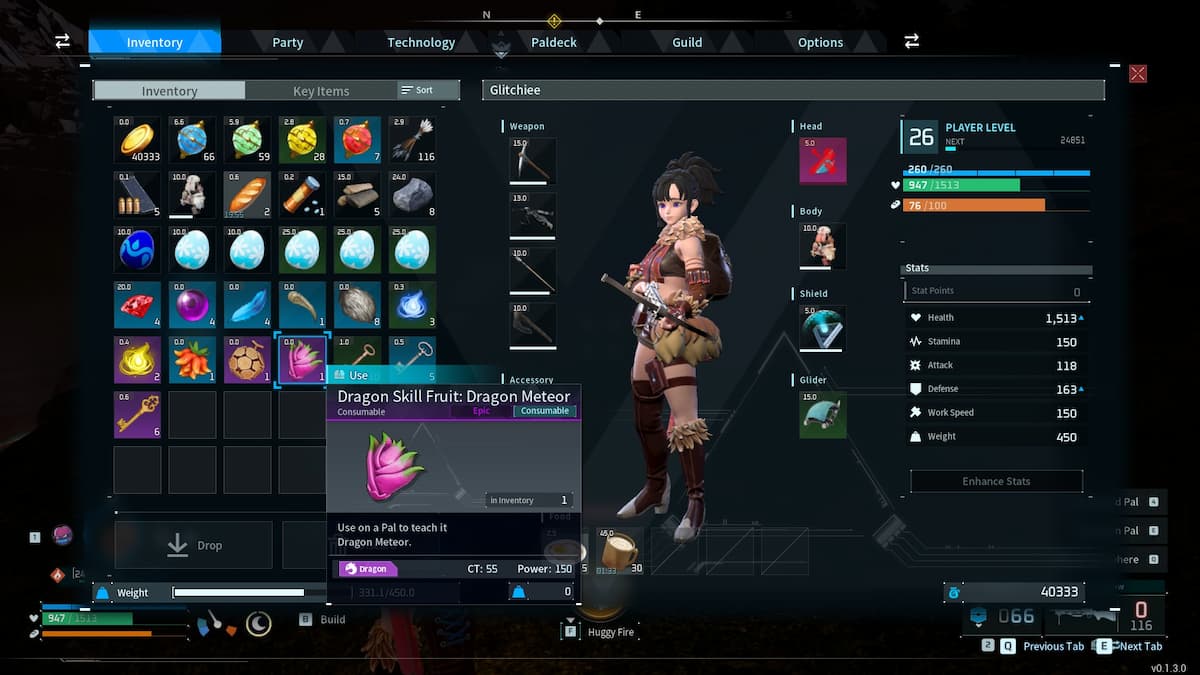
Task: Select the arrows stack of 116
Action: pos(412,139)
